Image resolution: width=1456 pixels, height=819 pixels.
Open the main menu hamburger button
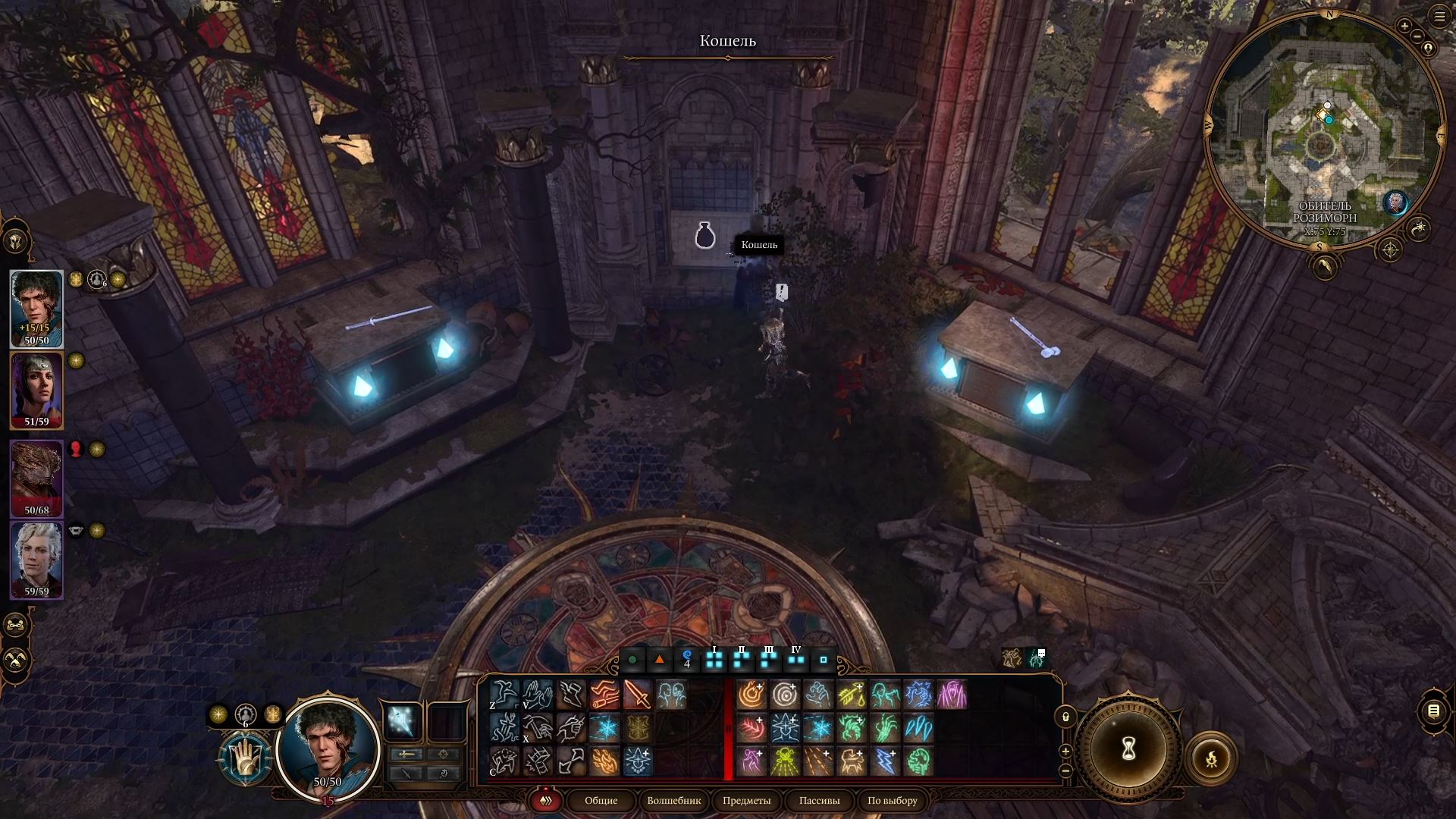click(1439, 16)
